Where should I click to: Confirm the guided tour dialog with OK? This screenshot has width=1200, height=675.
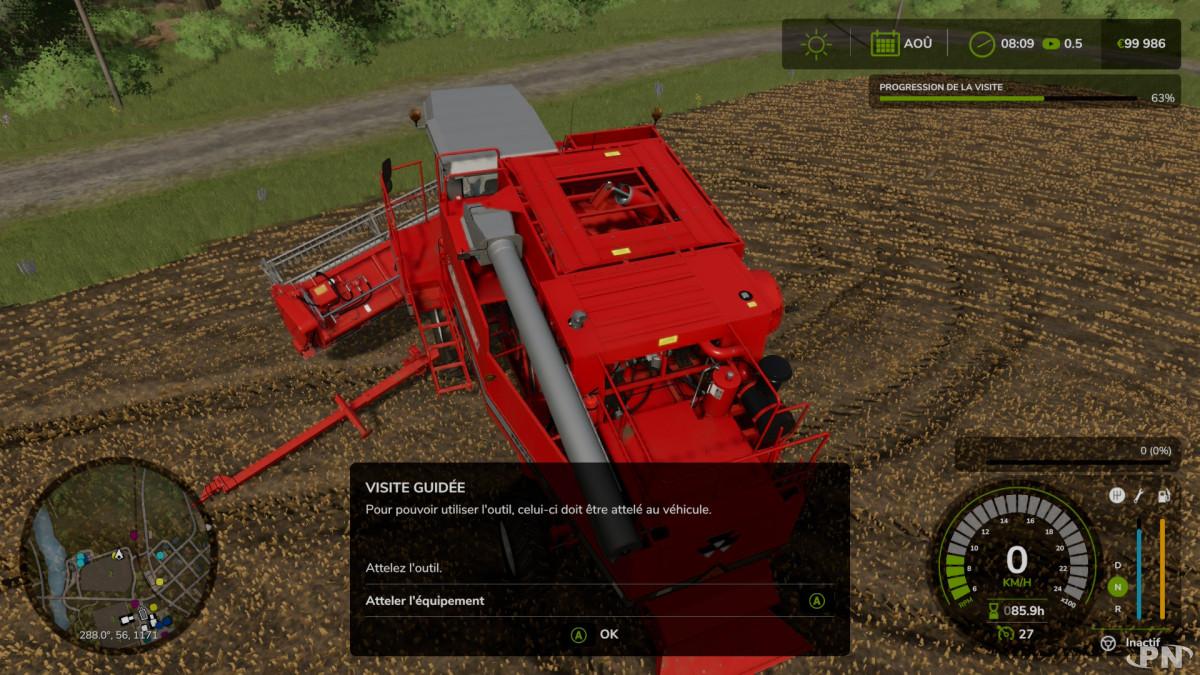pos(598,634)
